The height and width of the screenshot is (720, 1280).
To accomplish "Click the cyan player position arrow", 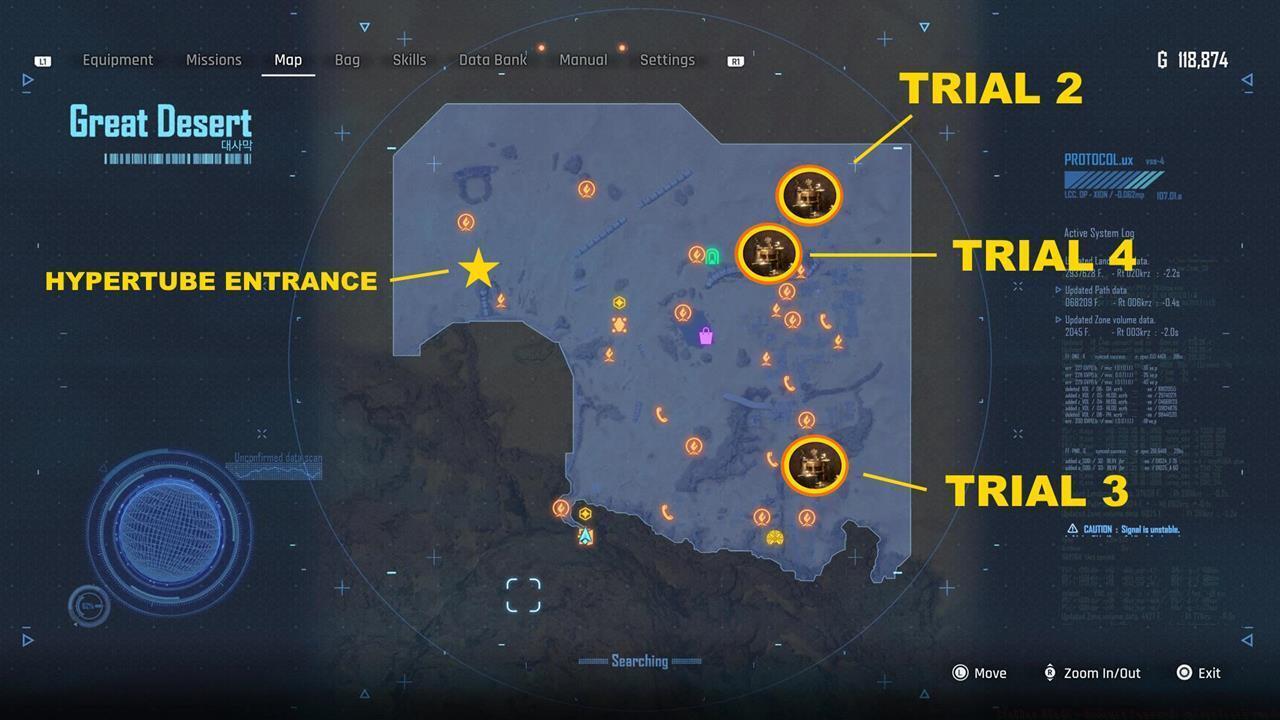I will tap(585, 535).
